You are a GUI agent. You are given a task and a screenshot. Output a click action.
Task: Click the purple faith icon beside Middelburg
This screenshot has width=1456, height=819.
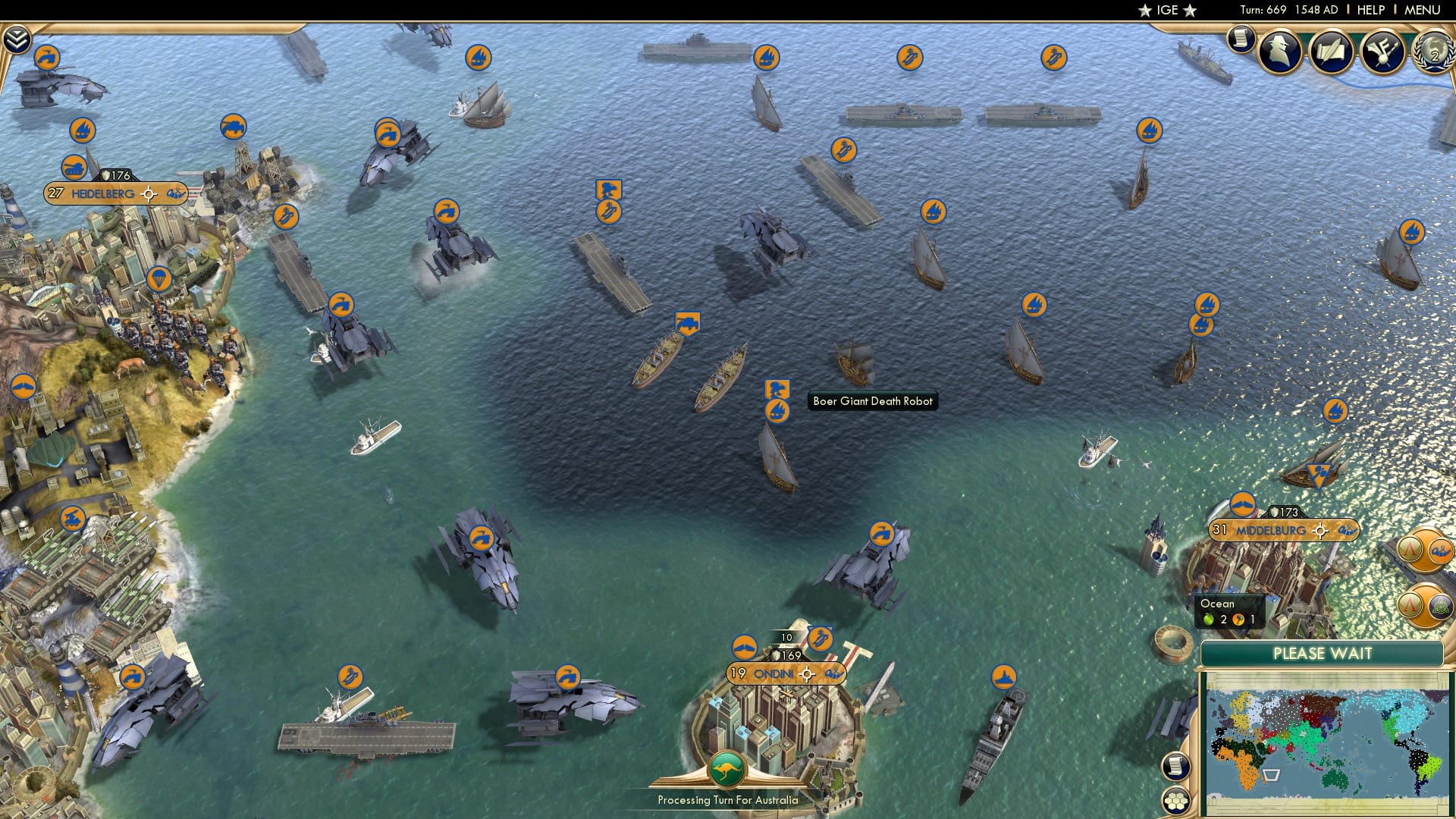click(x=1439, y=607)
